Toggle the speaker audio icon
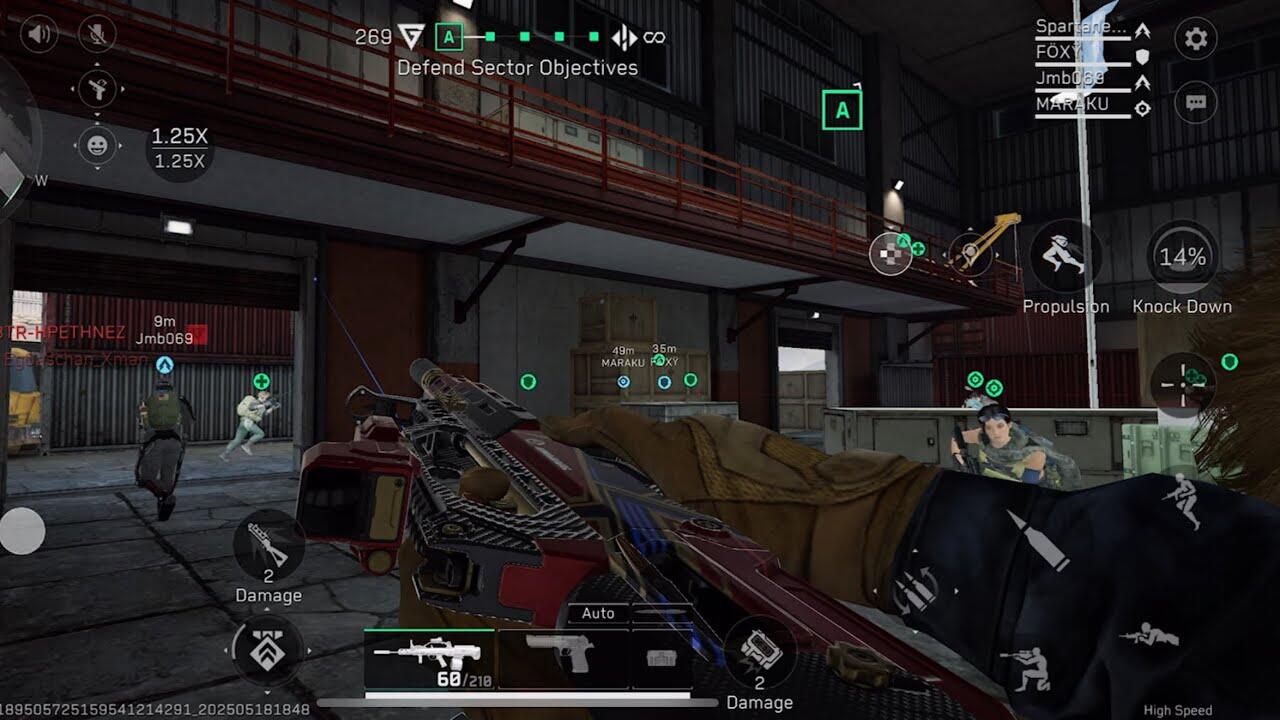Image resolution: width=1280 pixels, height=720 pixels. point(39,35)
